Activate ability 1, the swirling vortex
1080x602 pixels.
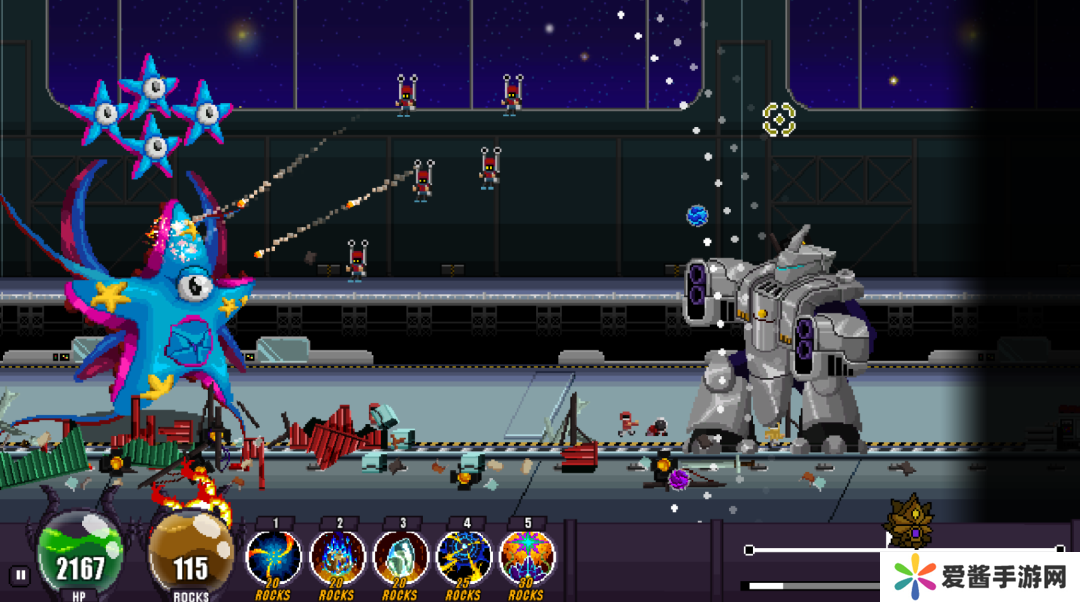click(x=274, y=558)
